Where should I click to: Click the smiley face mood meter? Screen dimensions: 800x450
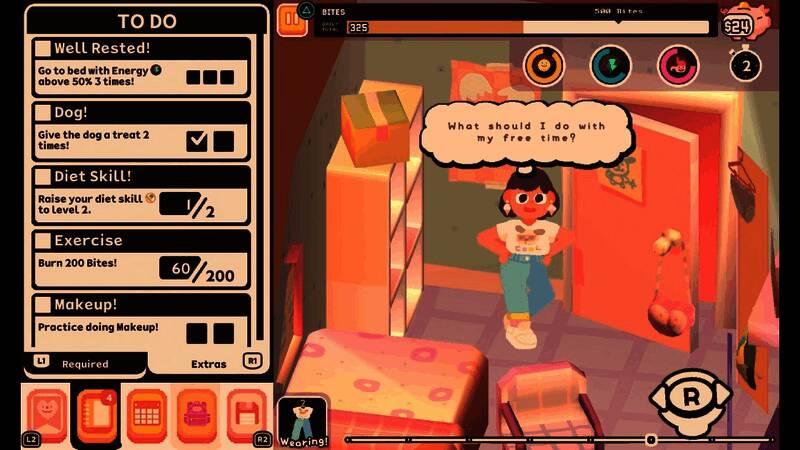tap(544, 66)
